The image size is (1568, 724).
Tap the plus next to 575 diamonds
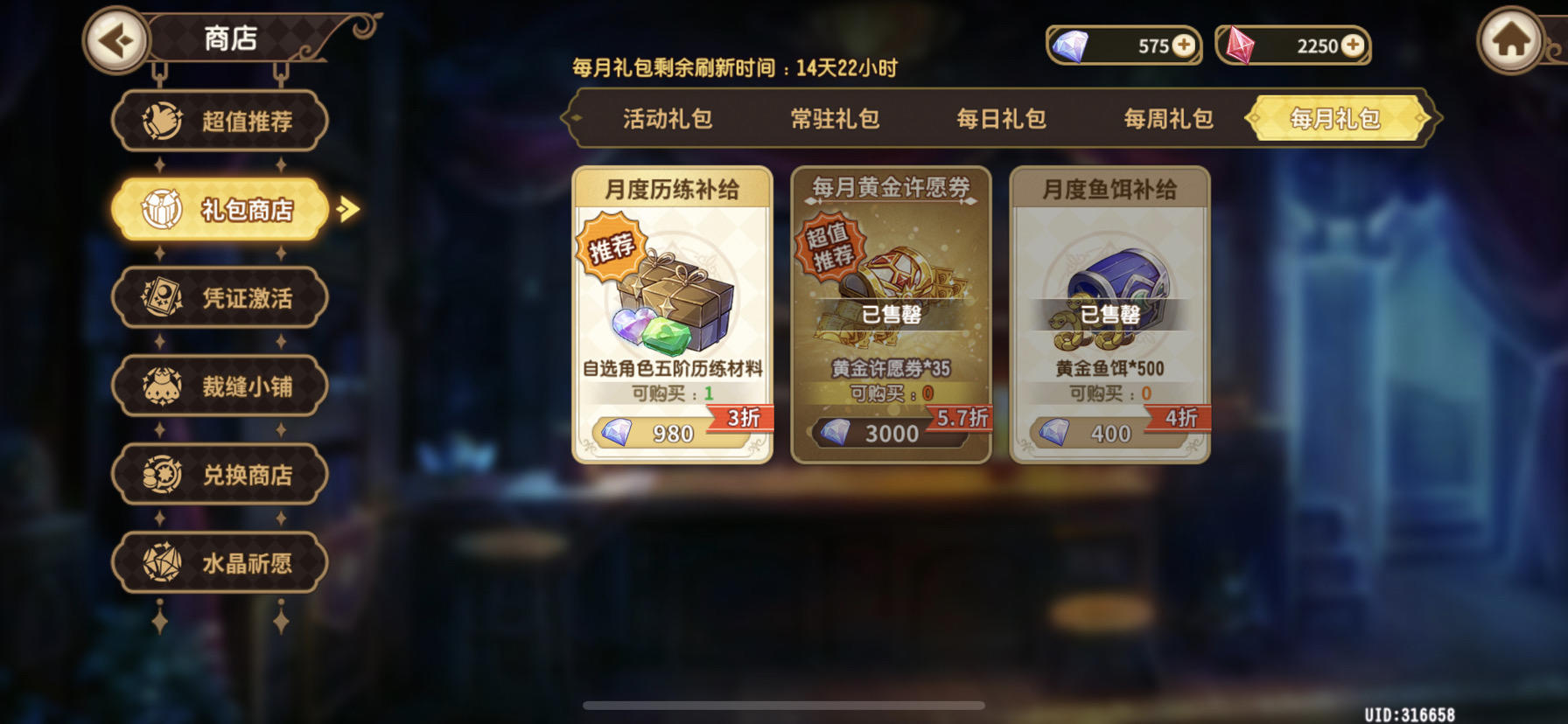click(x=1183, y=46)
